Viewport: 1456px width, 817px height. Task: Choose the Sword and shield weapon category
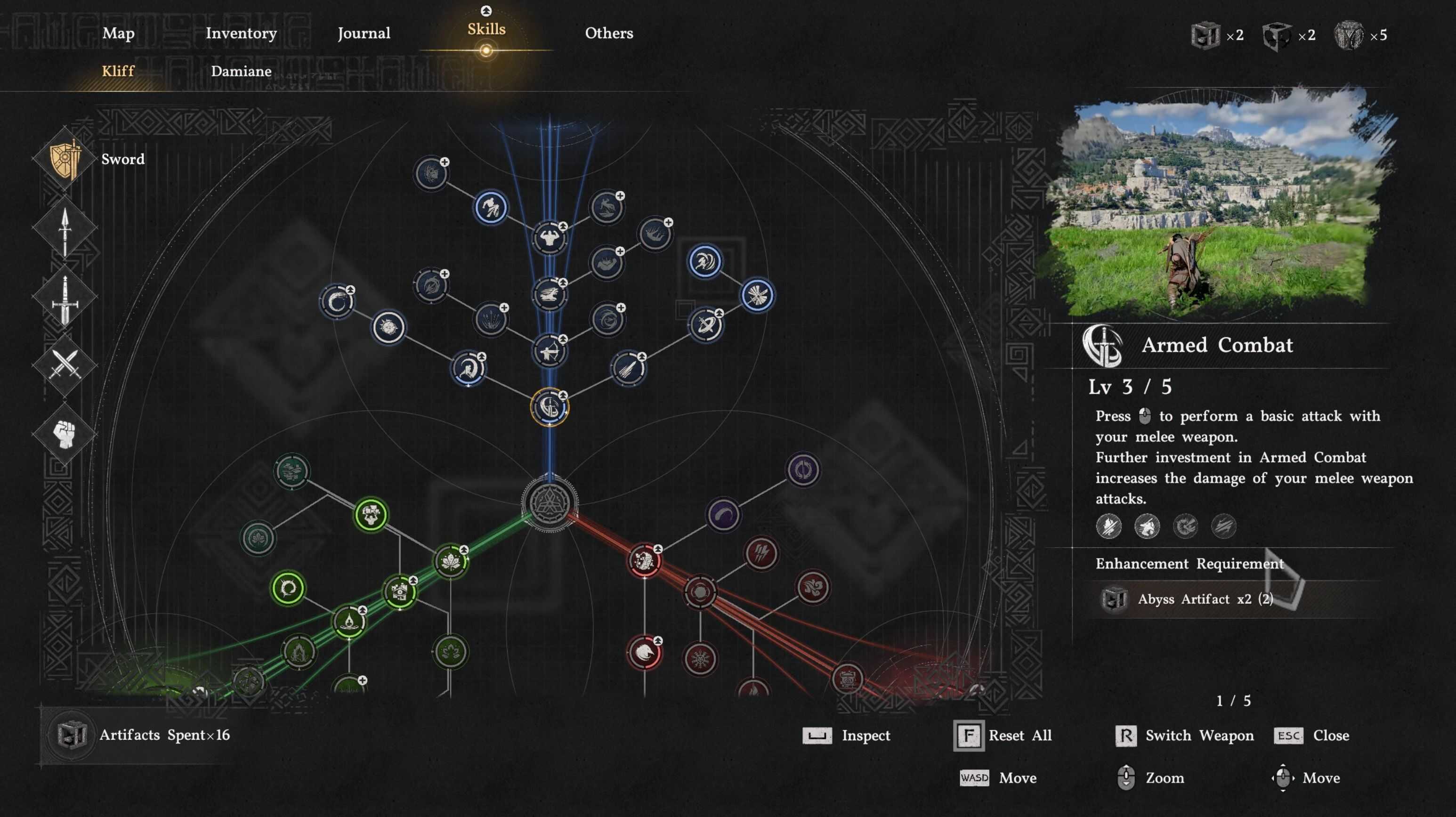(x=65, y=160)
